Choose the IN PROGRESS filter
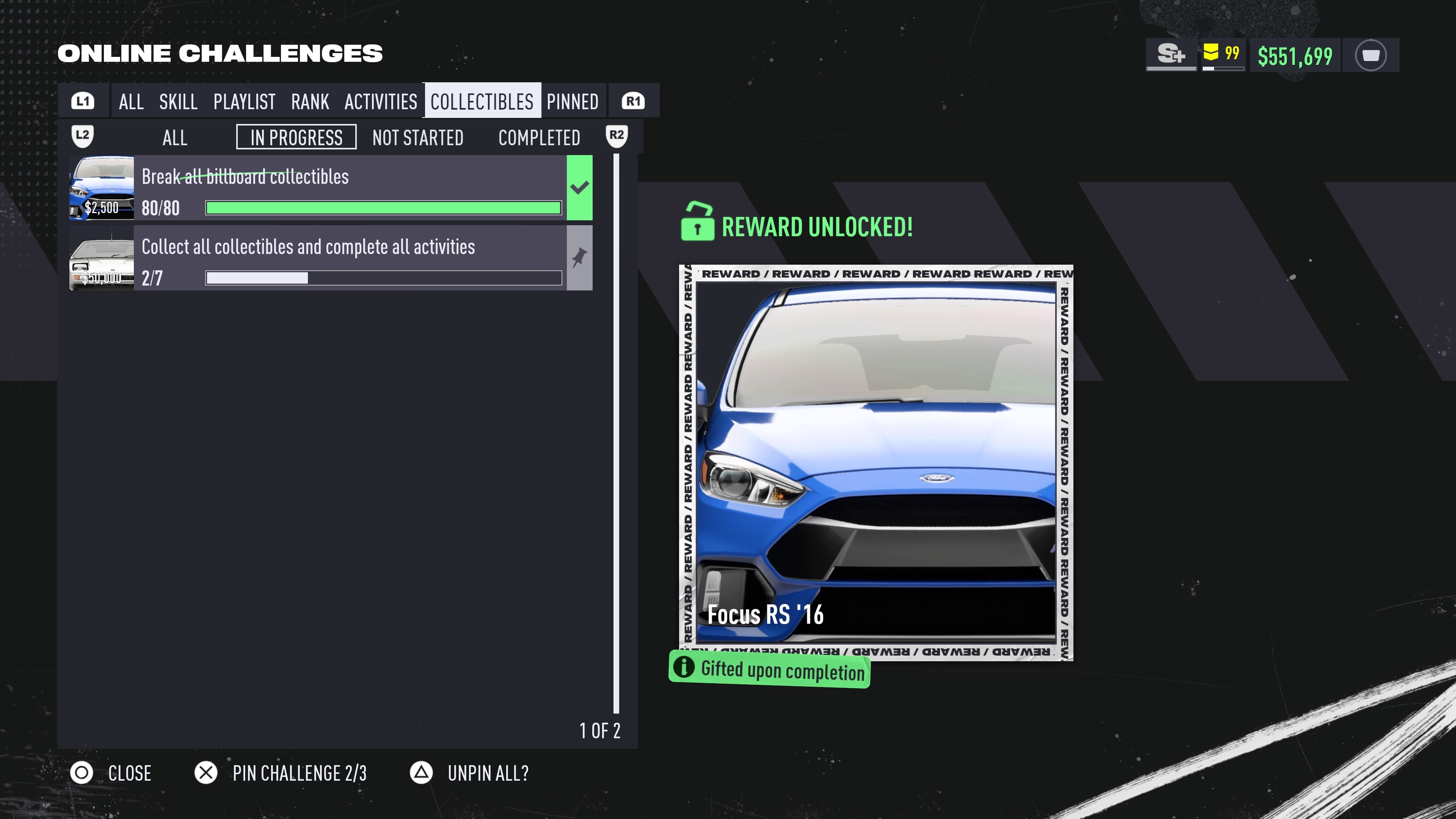Viewport: 1456px width, 819px height. (x=296, y=137)
